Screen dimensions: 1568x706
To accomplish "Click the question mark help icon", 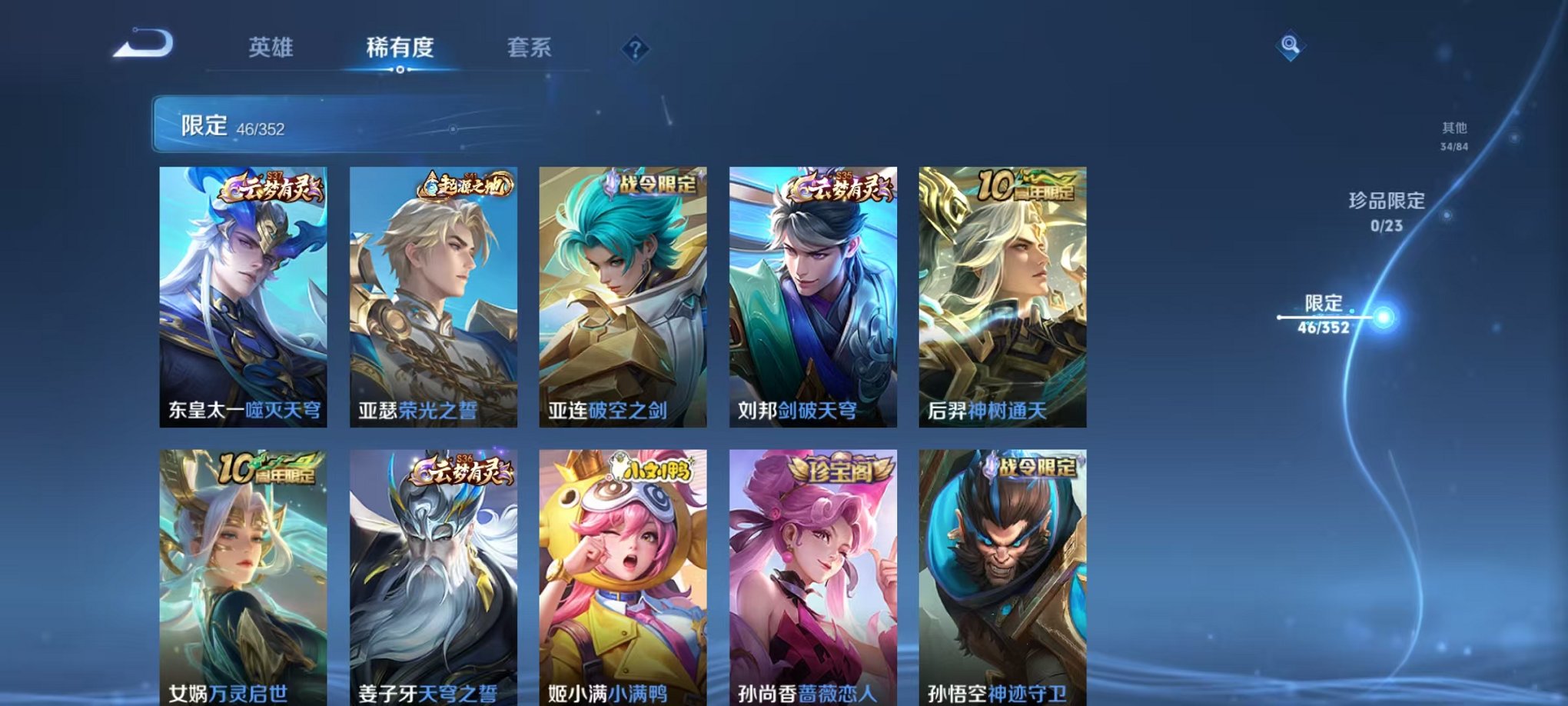I will click(633, 50).
